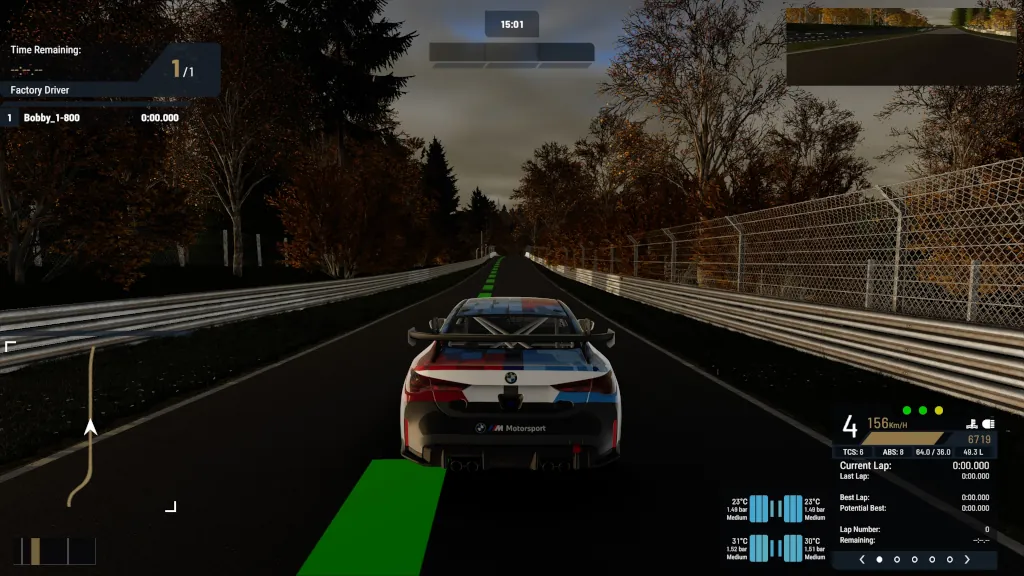Click the rear-right tyre widget
The width and height of the screenshot is (1024, 576).
coord(793,548)
